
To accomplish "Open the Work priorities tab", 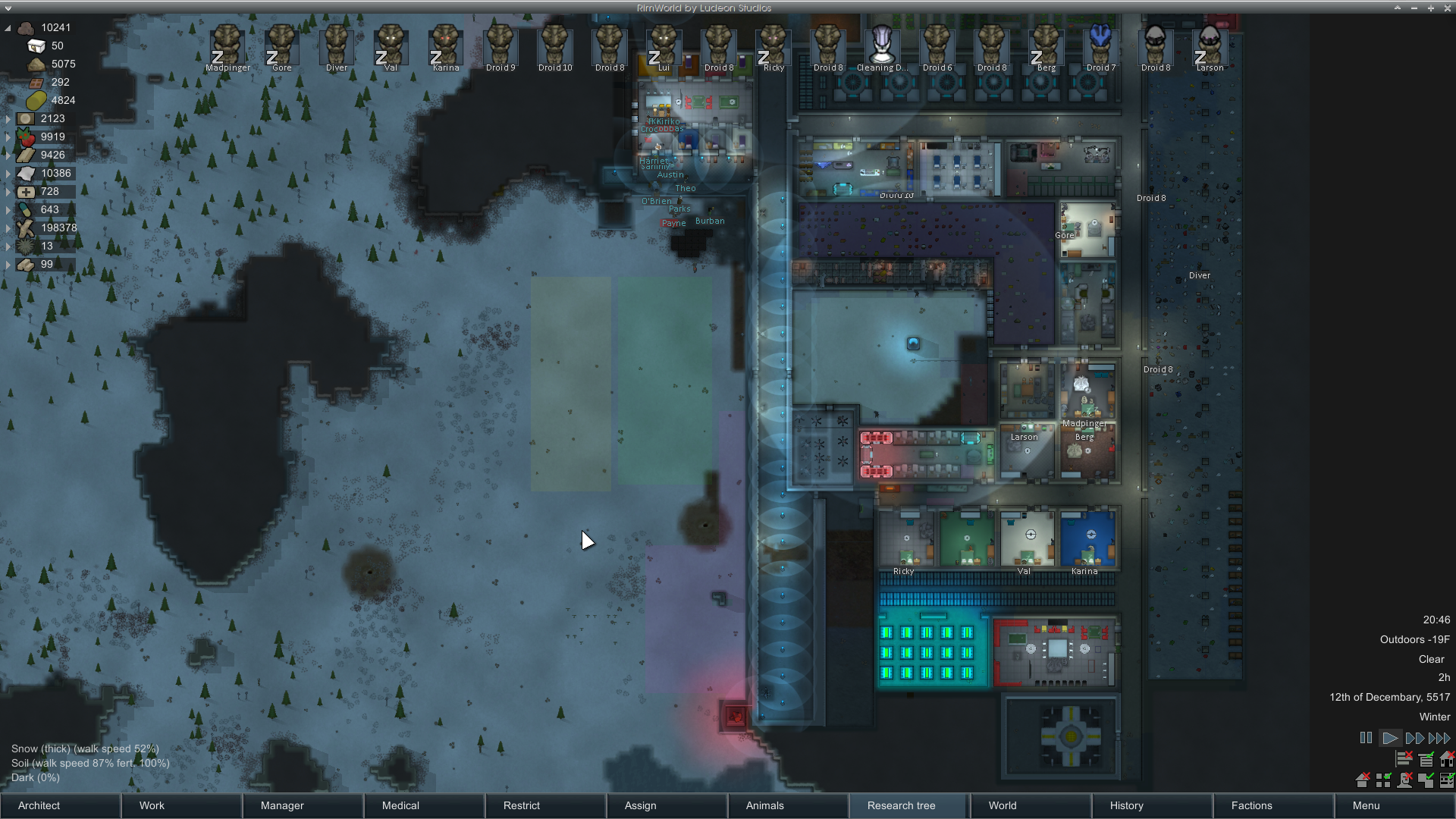I will pos(182,805).
